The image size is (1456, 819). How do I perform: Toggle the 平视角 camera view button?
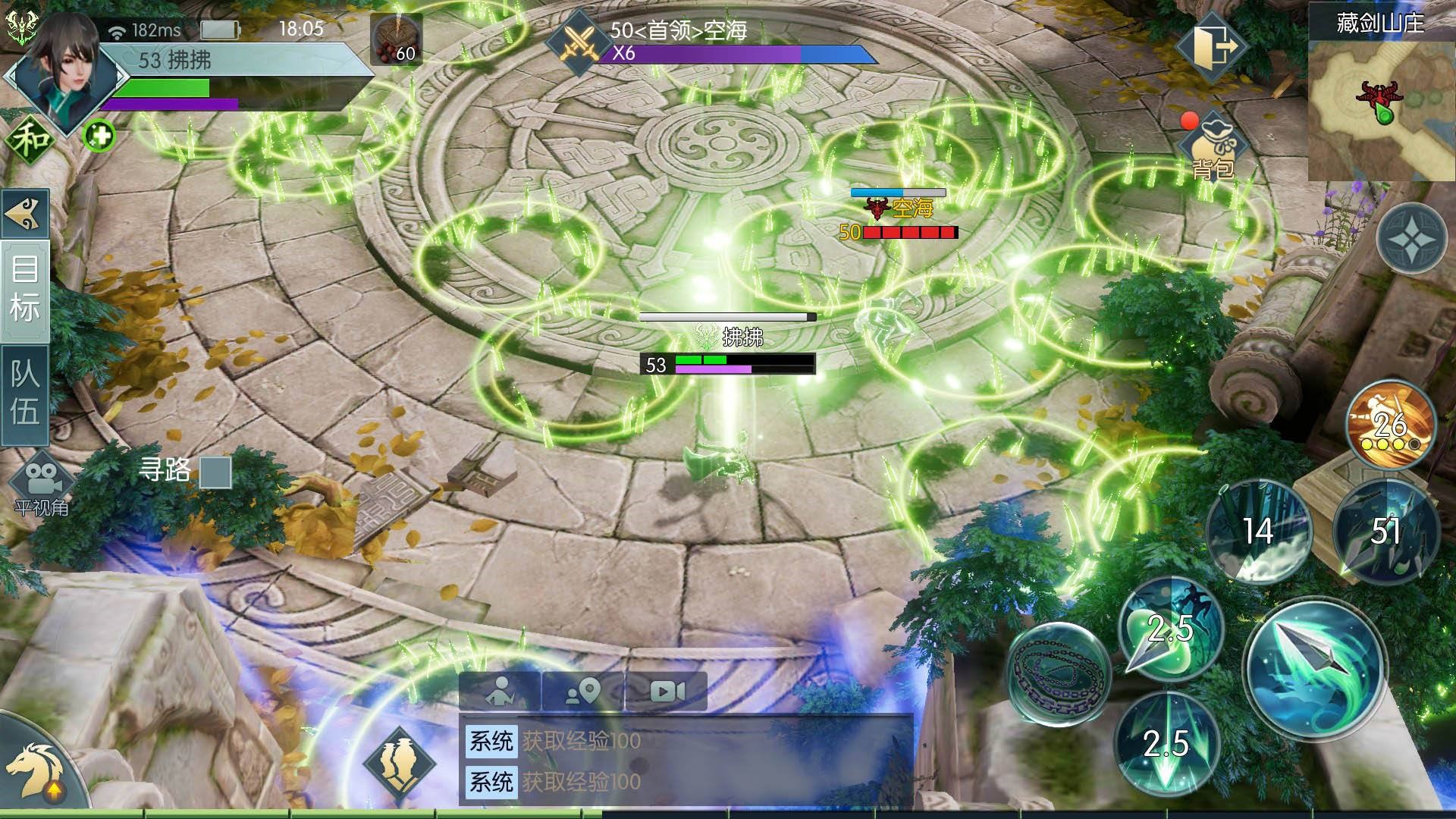pyautogui.click(x=42, y=482)
